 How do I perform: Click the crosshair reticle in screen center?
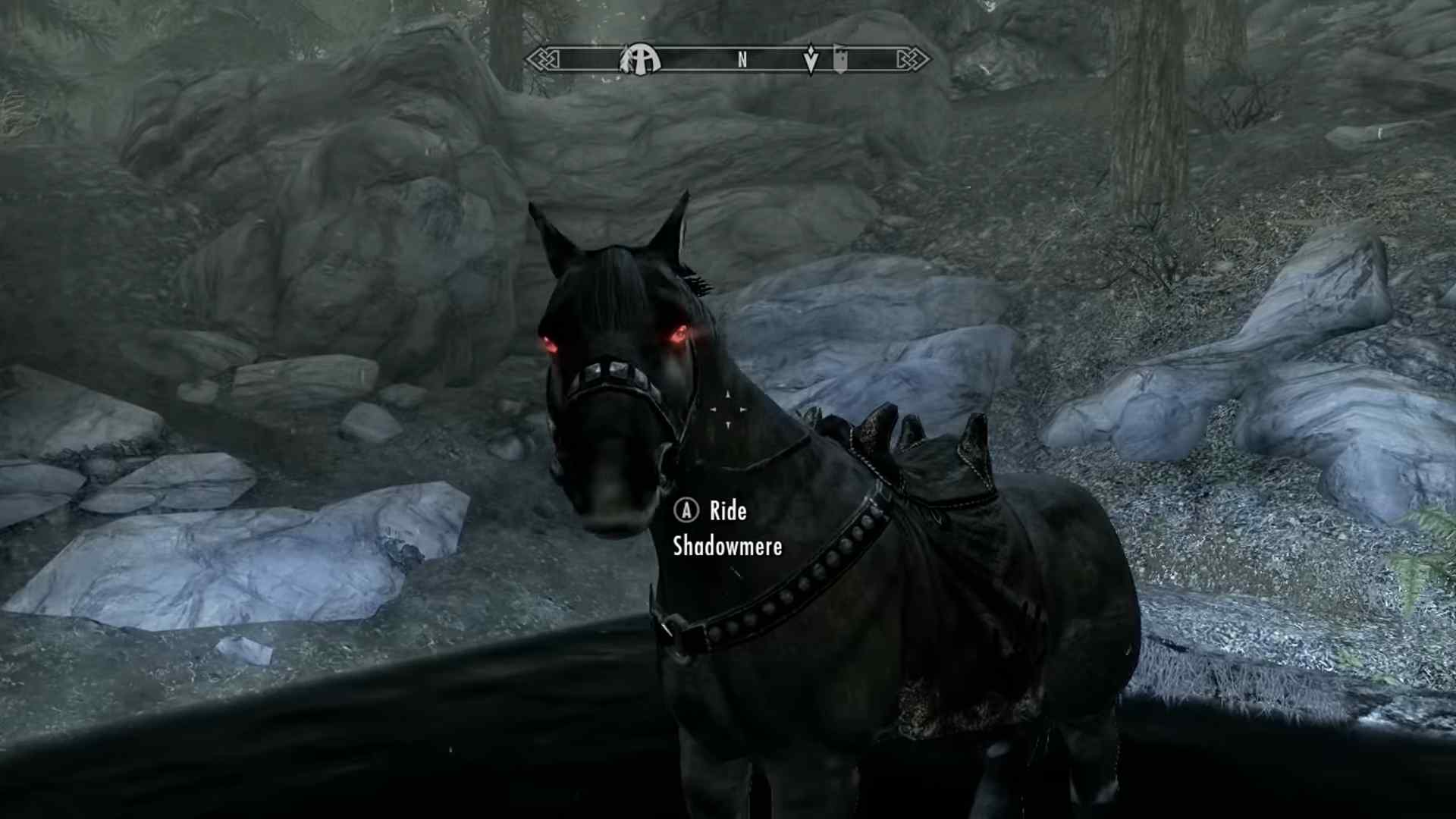726,409
